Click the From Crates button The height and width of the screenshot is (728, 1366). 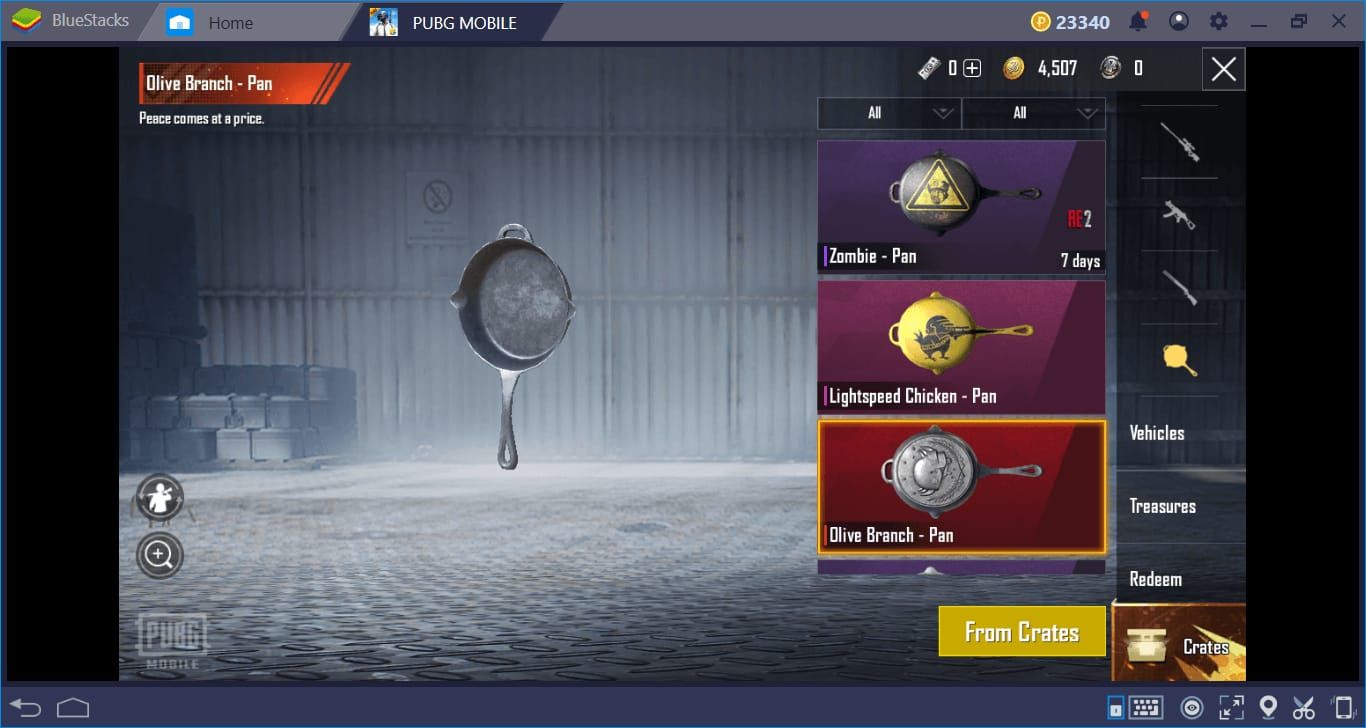point(1022,631)
